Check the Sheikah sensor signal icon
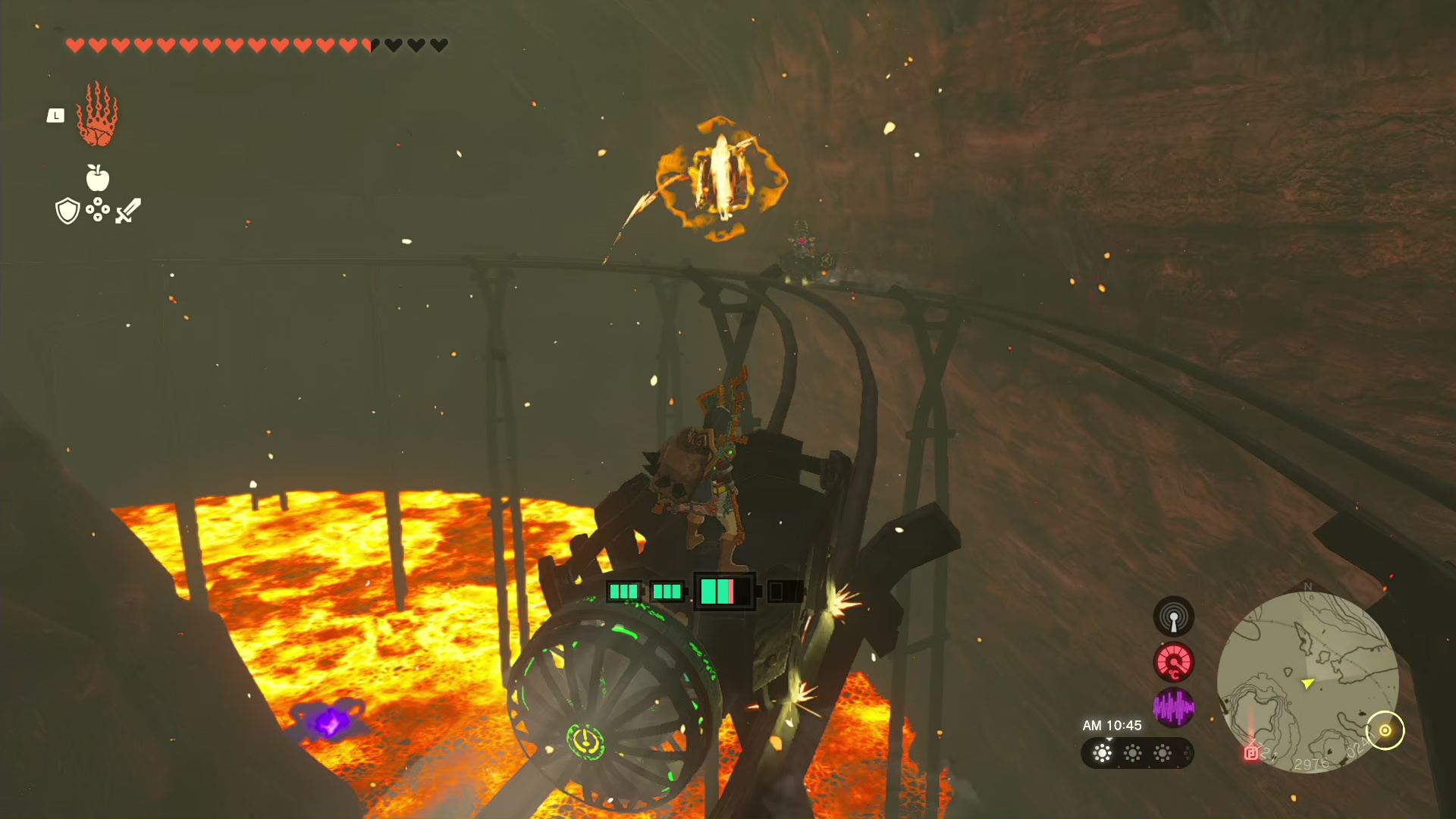1456x819 pixels. coord(1173,616)
